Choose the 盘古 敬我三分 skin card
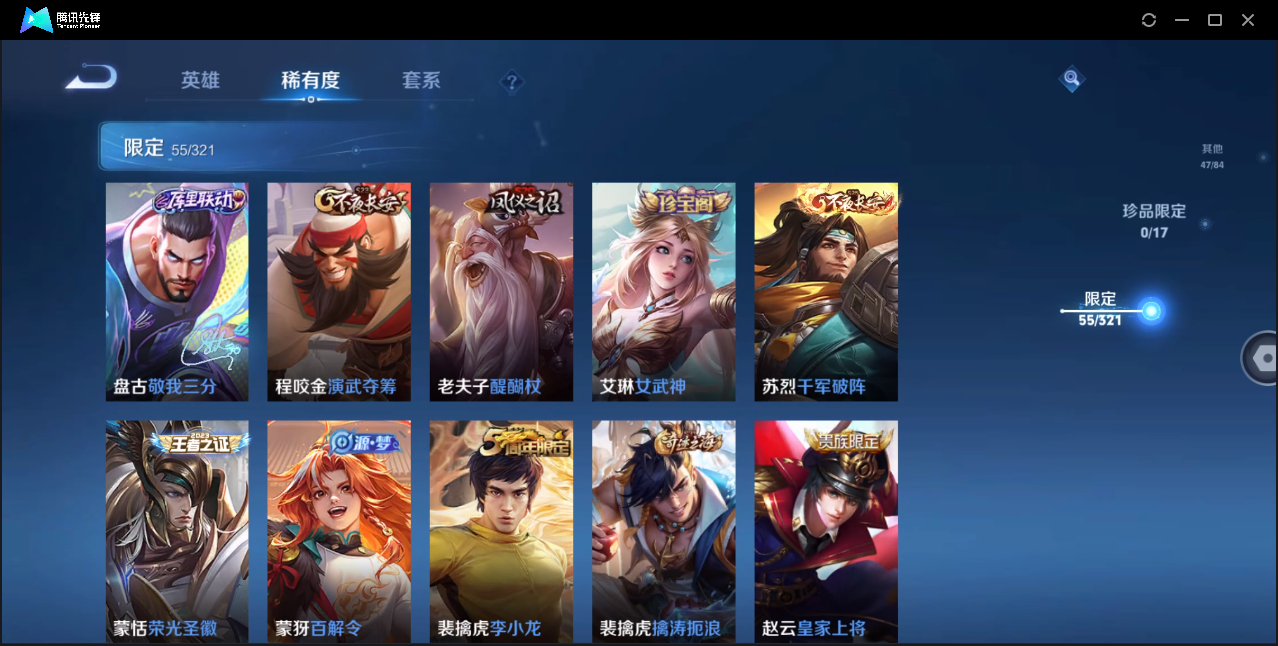The width and height of the screenshot is (1278, 646). pyautogui.click(x=177, y=292)
